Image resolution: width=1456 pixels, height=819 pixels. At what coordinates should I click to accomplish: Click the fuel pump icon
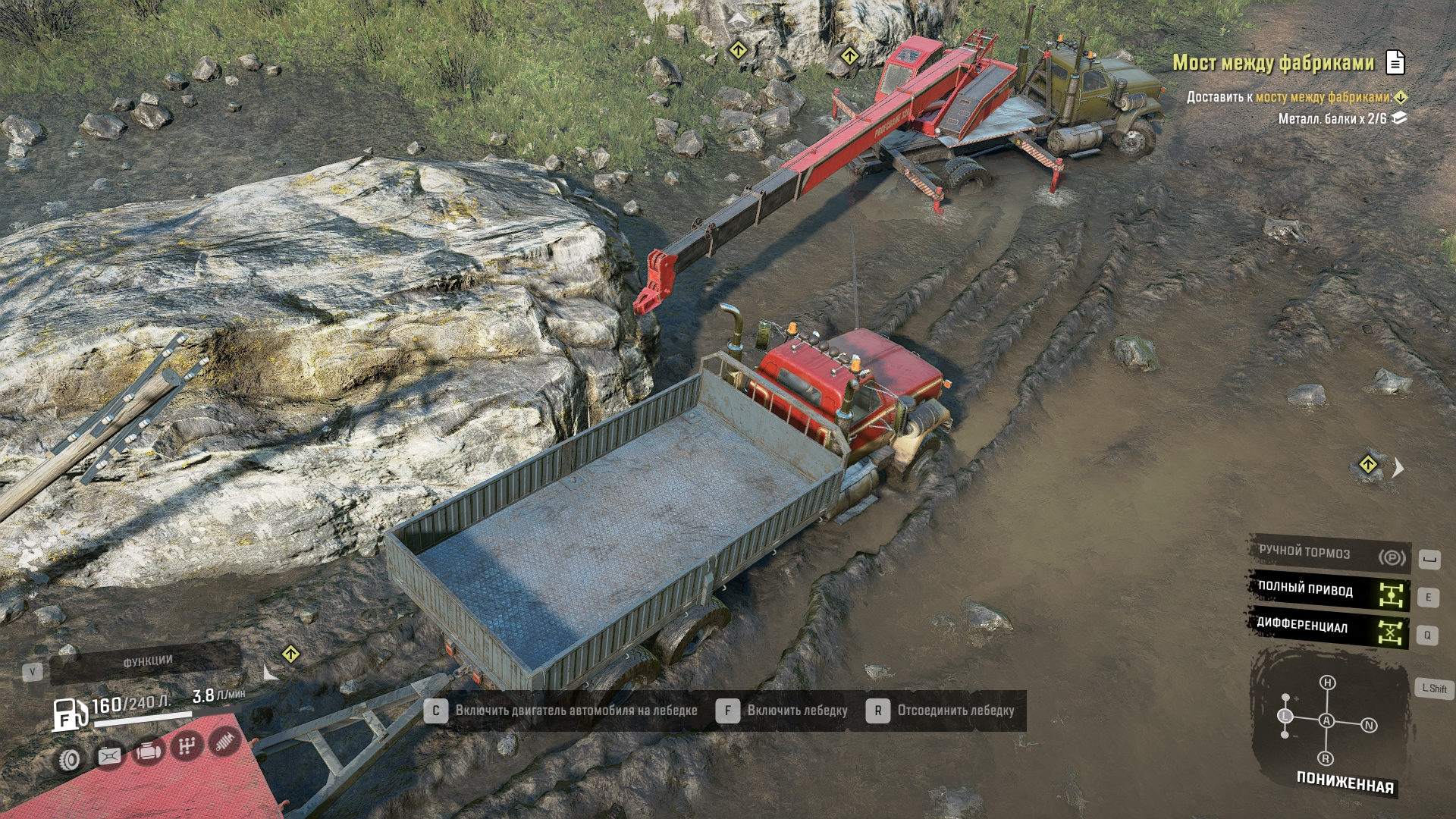click(69, 714)
